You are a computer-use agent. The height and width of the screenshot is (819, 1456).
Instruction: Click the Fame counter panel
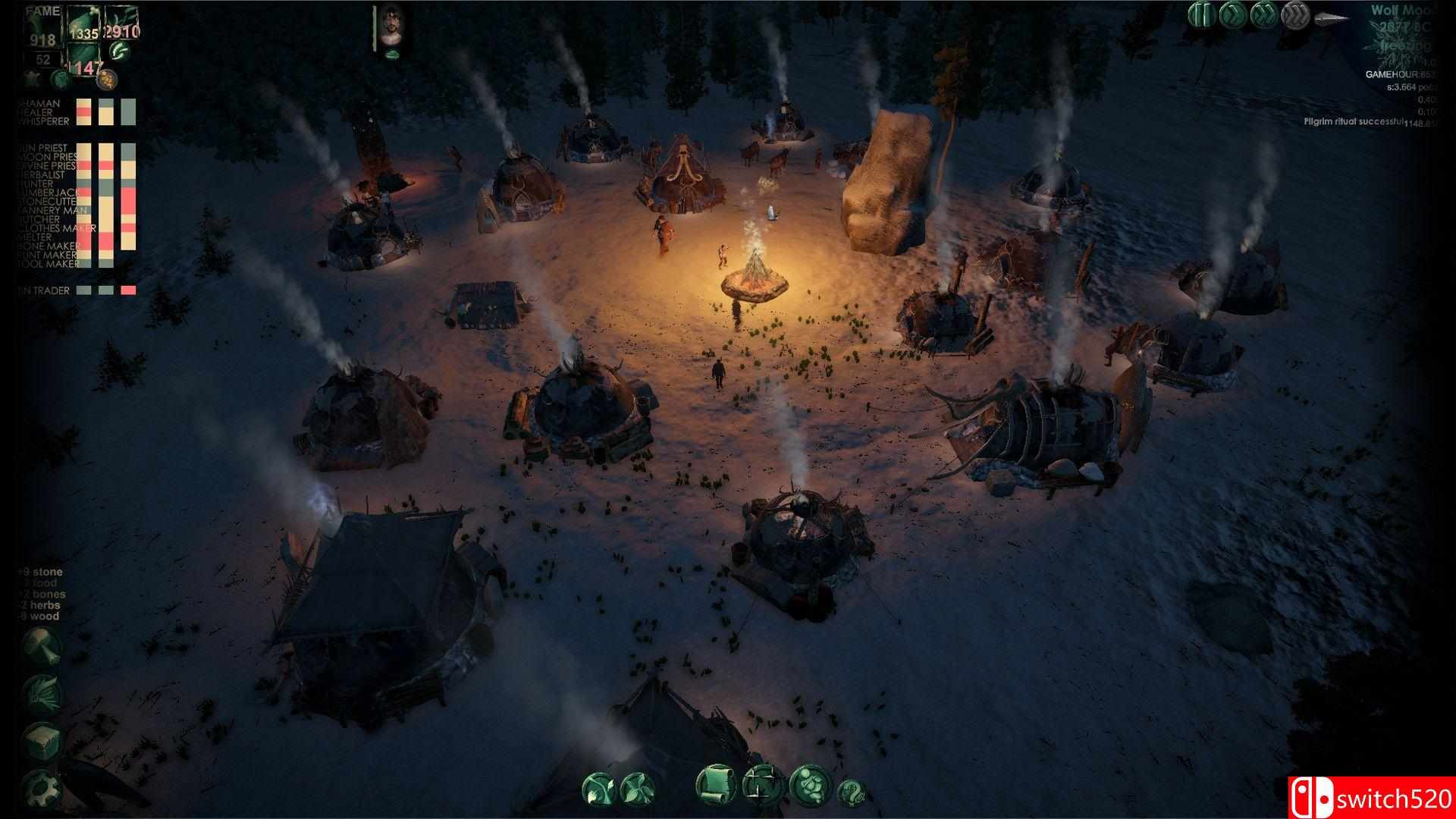(x=42, y=30)
